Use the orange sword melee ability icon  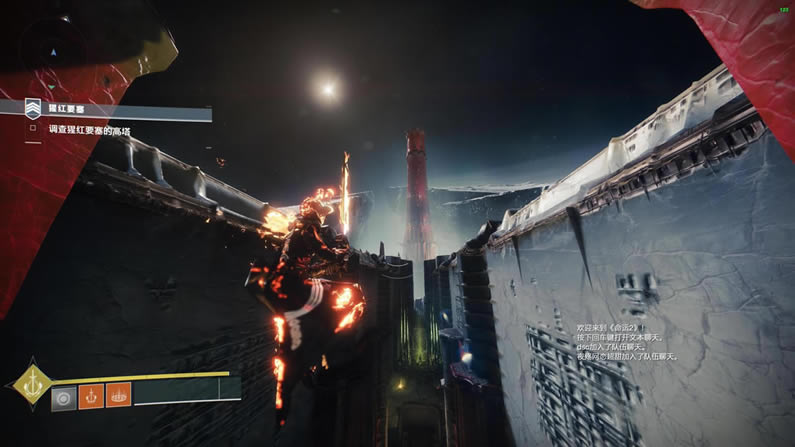[x=92, y=396]
